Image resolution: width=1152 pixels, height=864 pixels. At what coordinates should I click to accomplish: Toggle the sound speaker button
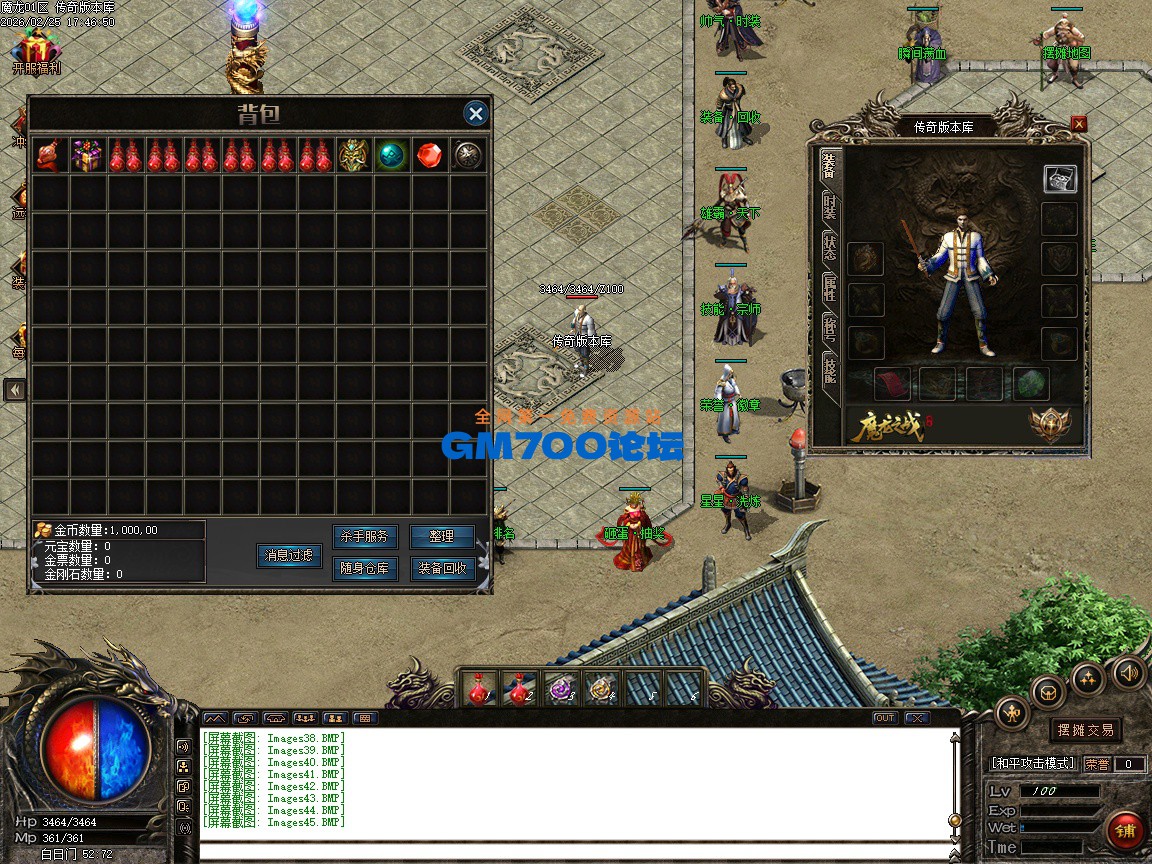pos(1129,672)
